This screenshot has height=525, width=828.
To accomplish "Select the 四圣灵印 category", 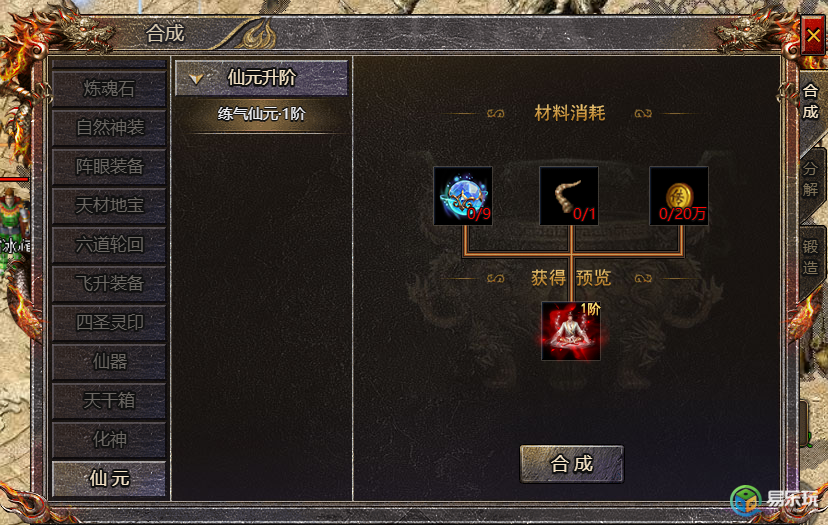I will pos(109,323).
